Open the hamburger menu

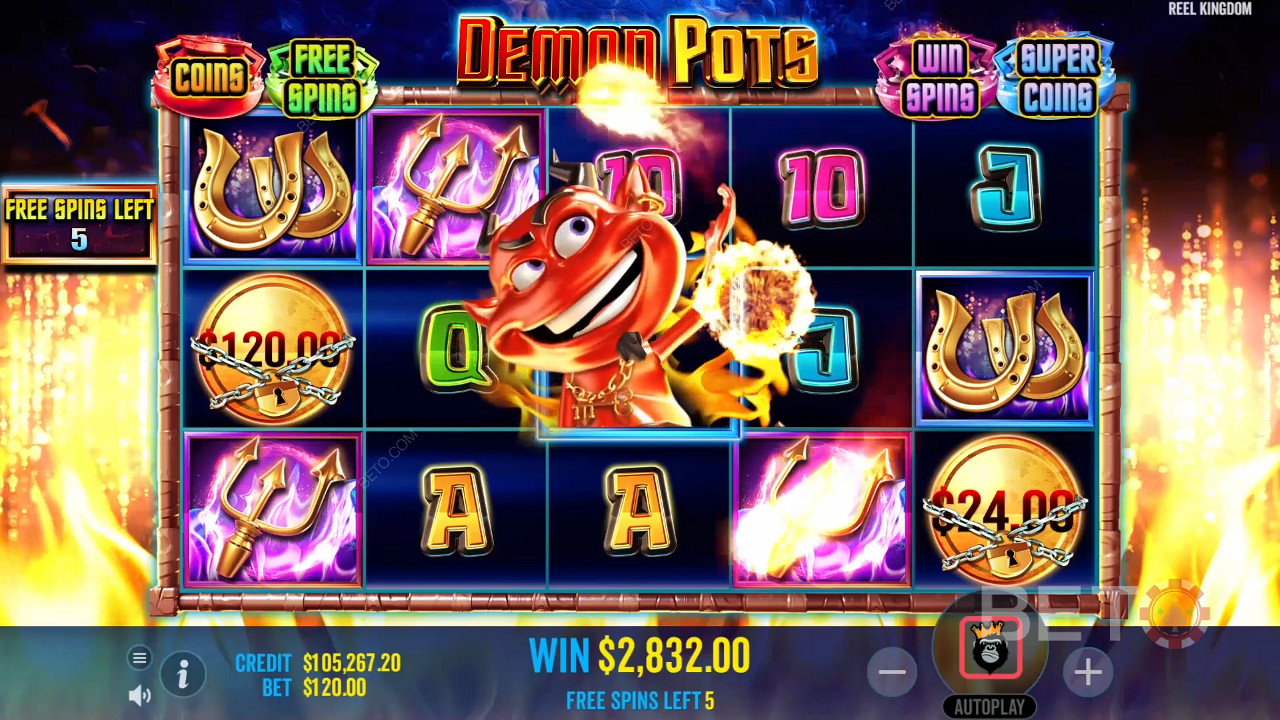[140, 657]
